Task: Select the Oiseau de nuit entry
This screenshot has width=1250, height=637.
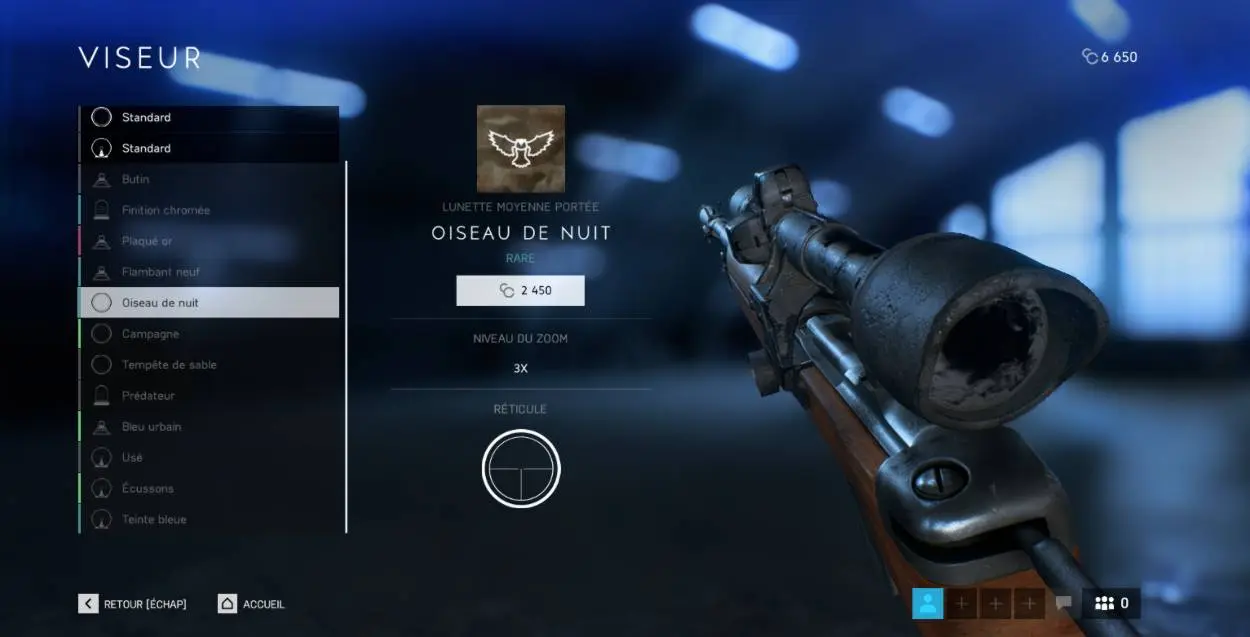Action: coord(208,302)
